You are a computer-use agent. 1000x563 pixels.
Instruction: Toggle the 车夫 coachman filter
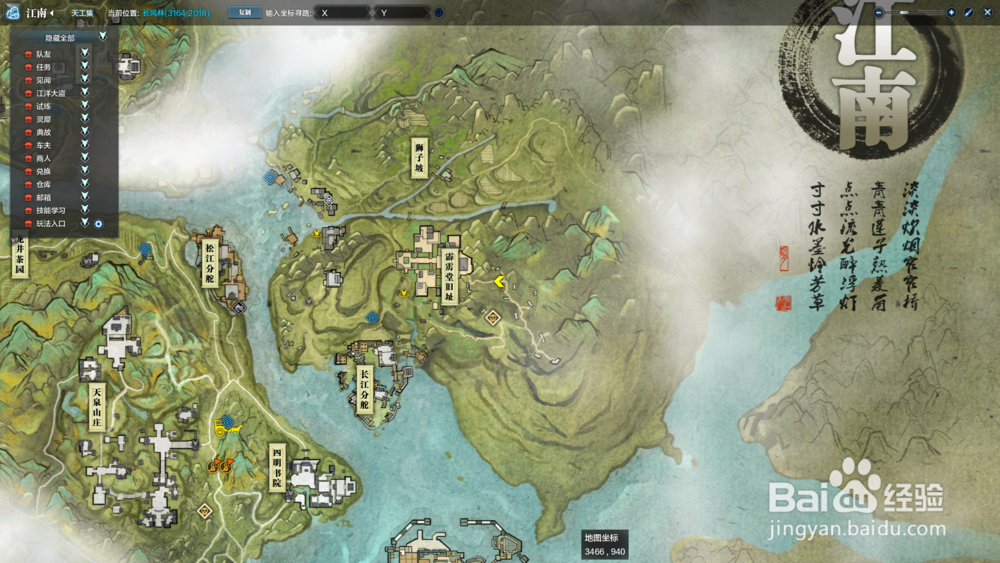[x=85, y=145]
